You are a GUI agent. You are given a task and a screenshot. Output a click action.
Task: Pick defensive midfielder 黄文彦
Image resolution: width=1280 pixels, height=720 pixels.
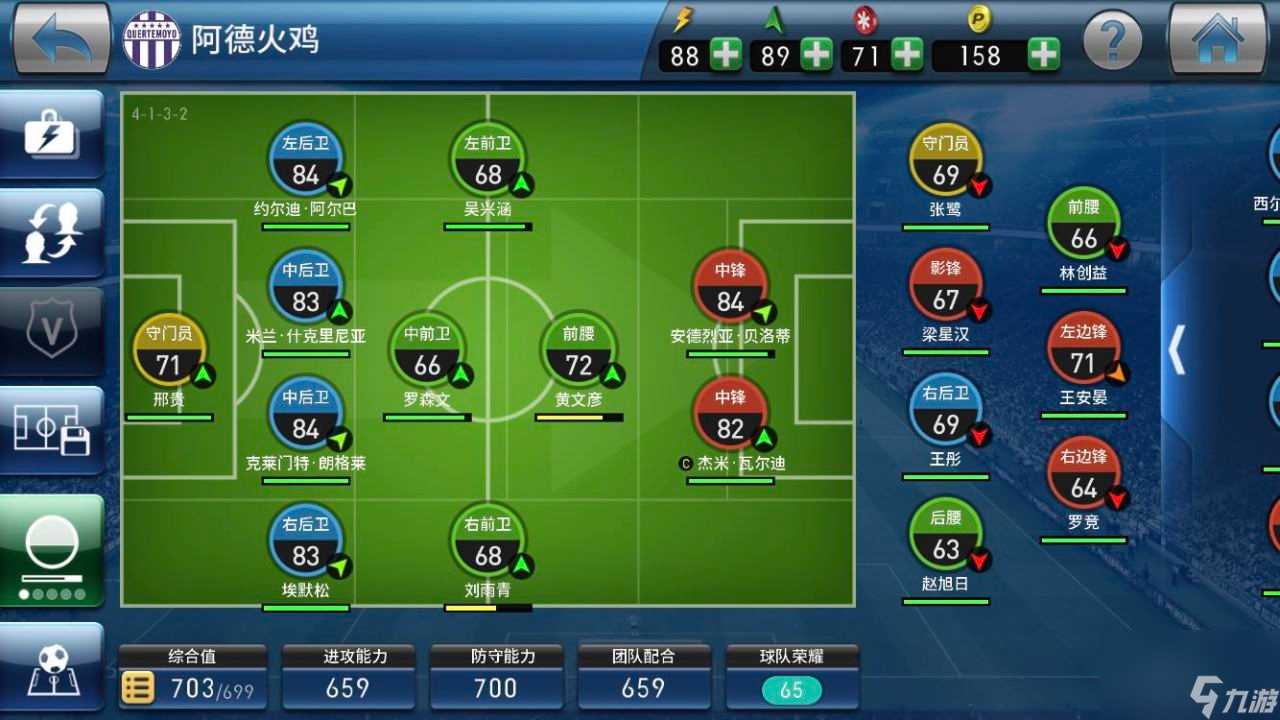[x=578, y=356]
